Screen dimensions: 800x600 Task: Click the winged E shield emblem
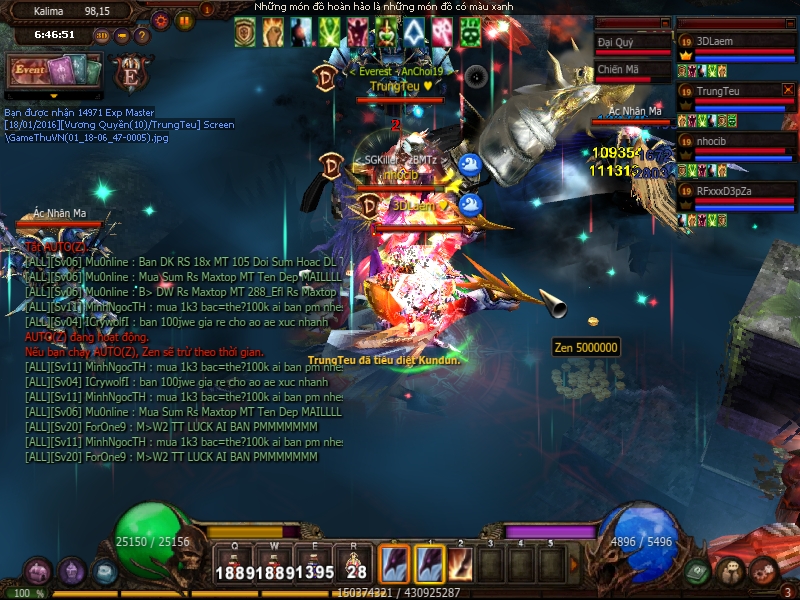click(x=130, y=72)
